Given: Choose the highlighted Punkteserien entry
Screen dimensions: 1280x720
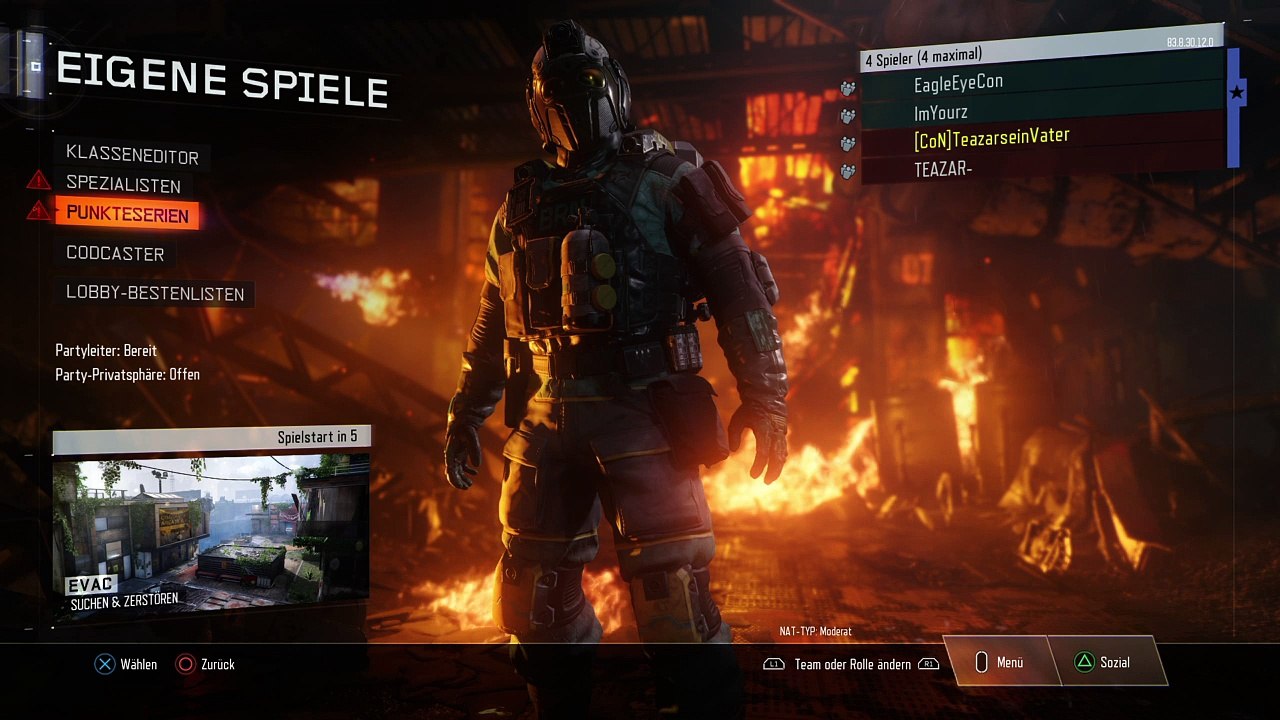Looking at the screenshot, I should click(x=127, y=214).
